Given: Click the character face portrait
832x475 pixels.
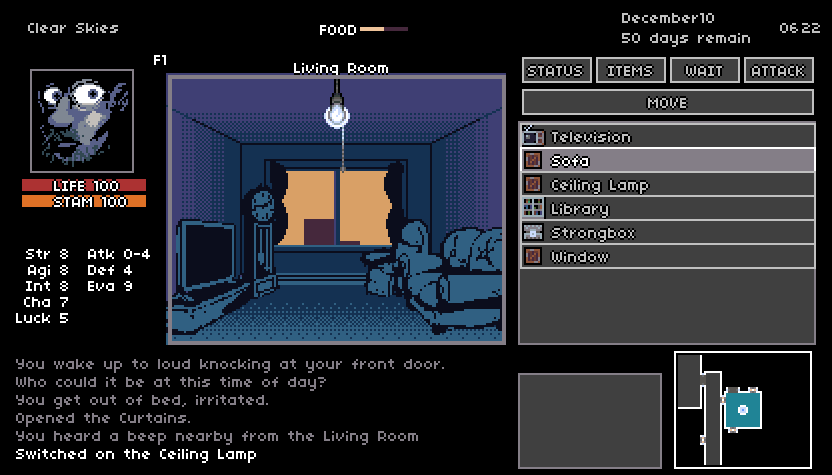Looking at the screenshot, I should tap(82, 121).
